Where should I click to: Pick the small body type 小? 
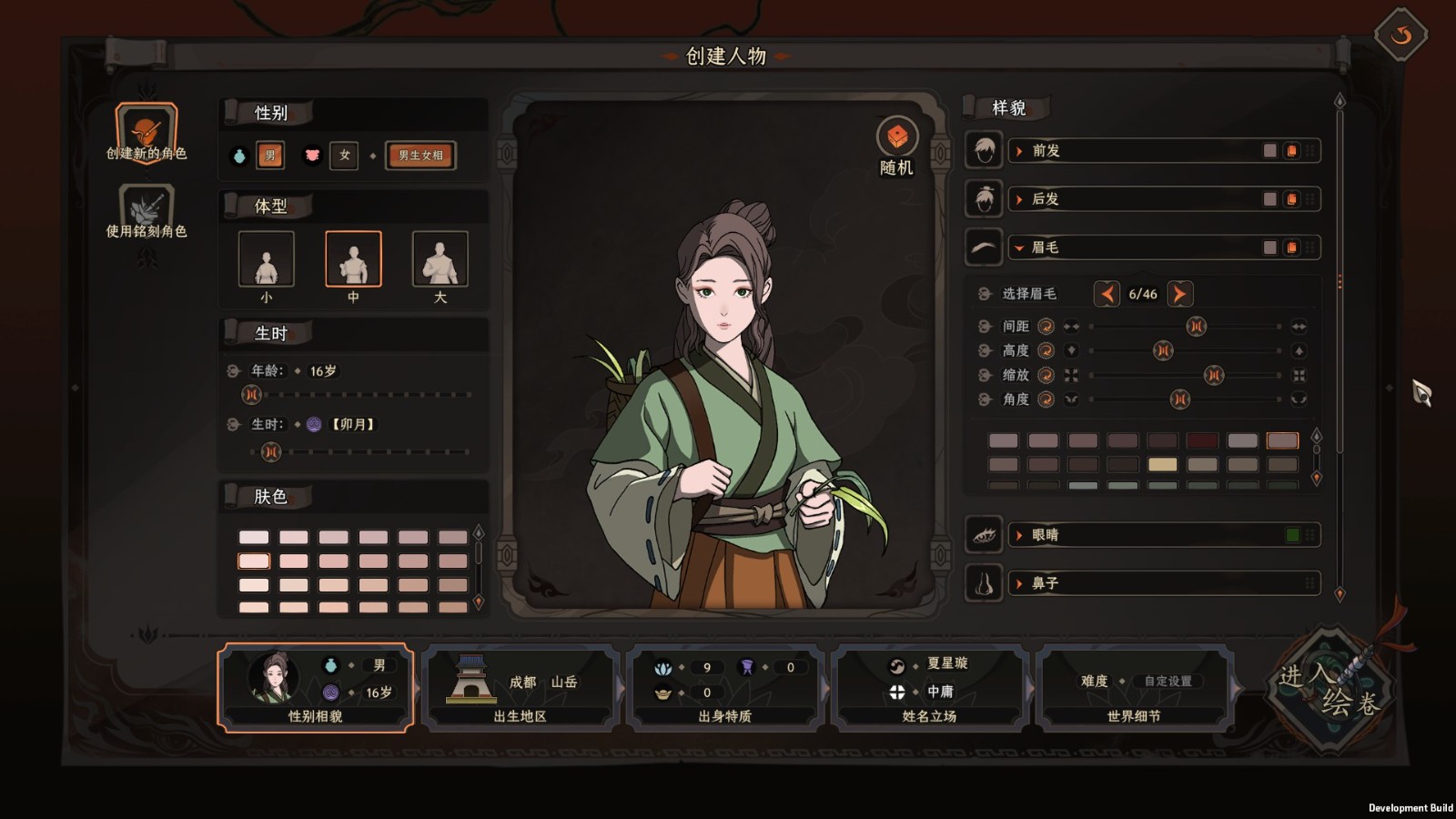coord(266,260)
